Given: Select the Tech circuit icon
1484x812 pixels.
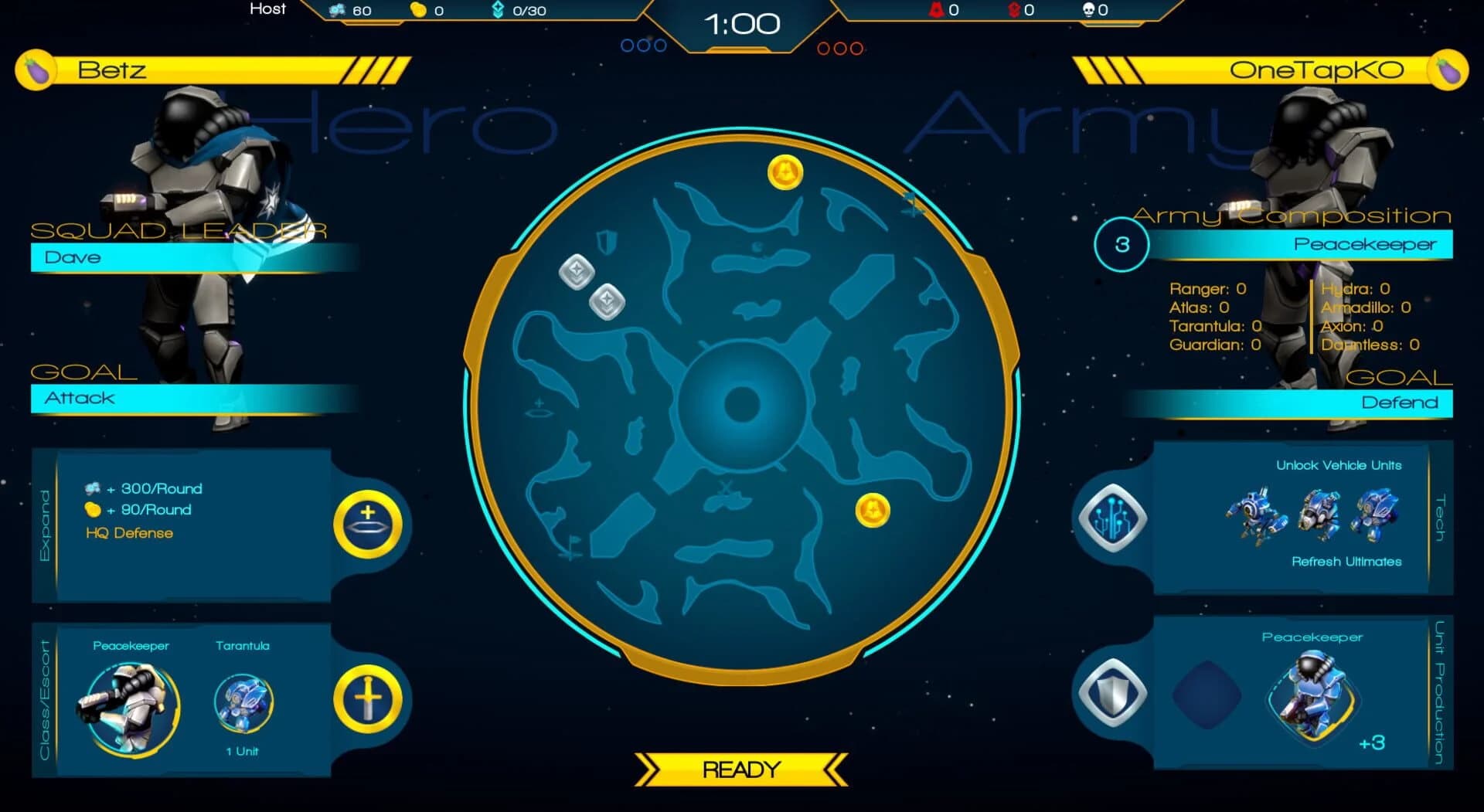Looking at the screenshot, I should point(1111,516).
